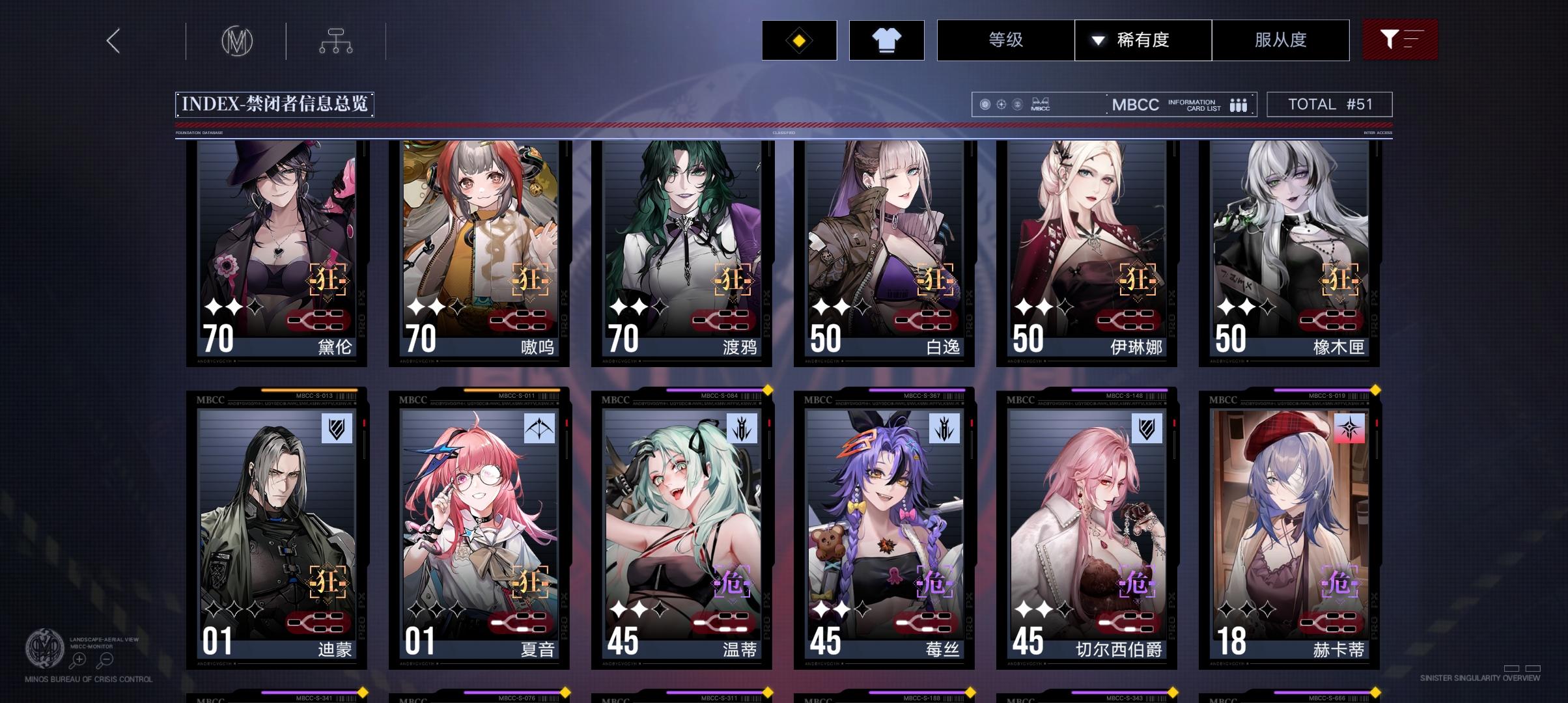Click the triangle arrow beside 稀有度

tap(1098, 40)
